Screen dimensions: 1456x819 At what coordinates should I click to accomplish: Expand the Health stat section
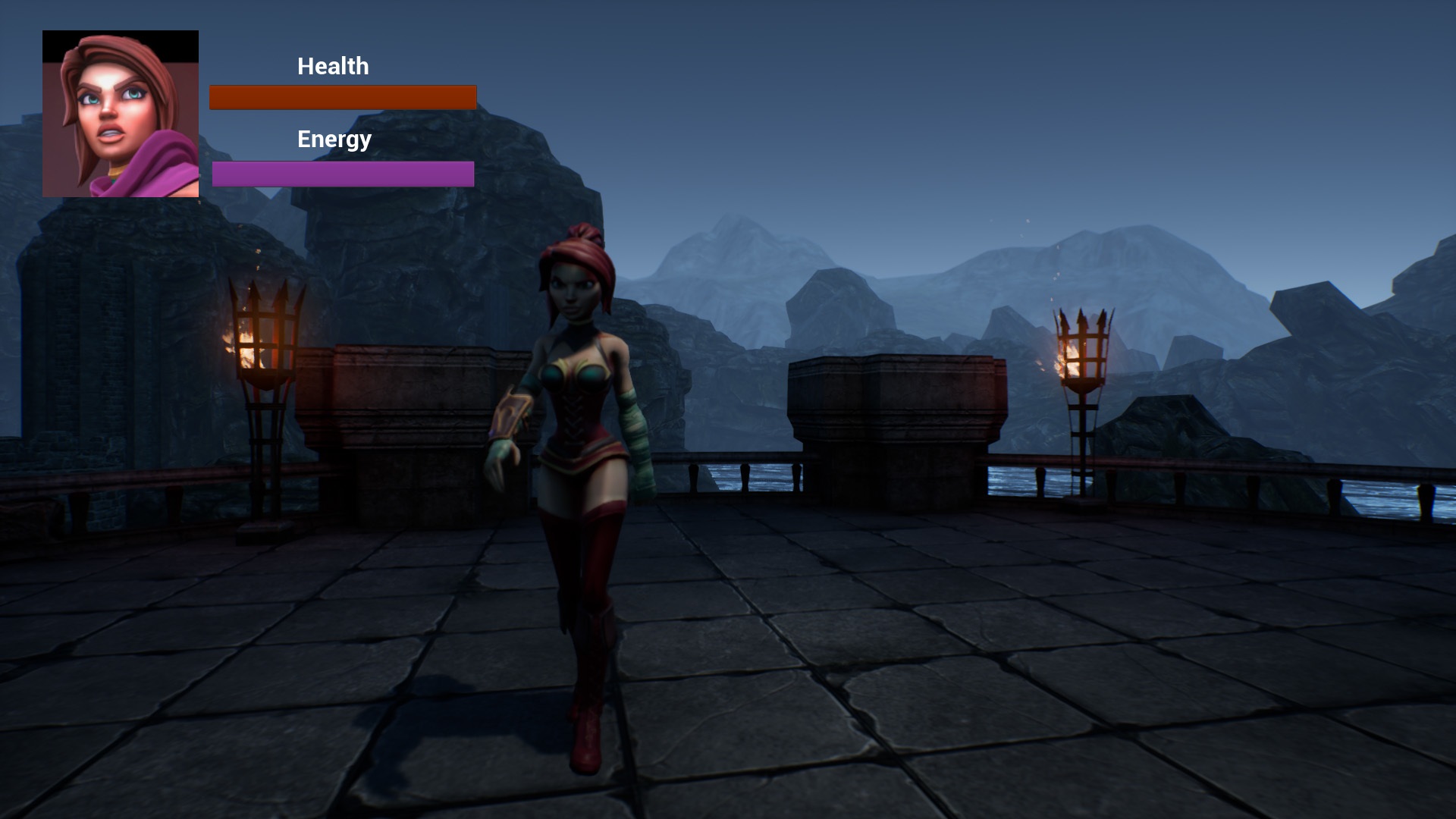(332, 66)
